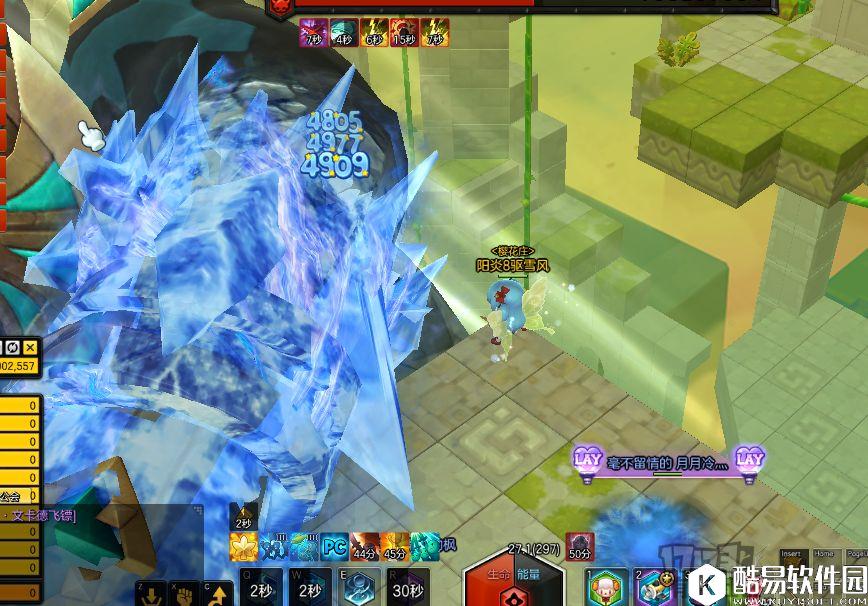Click the refresh arrows button on side panel

point(14,347)
